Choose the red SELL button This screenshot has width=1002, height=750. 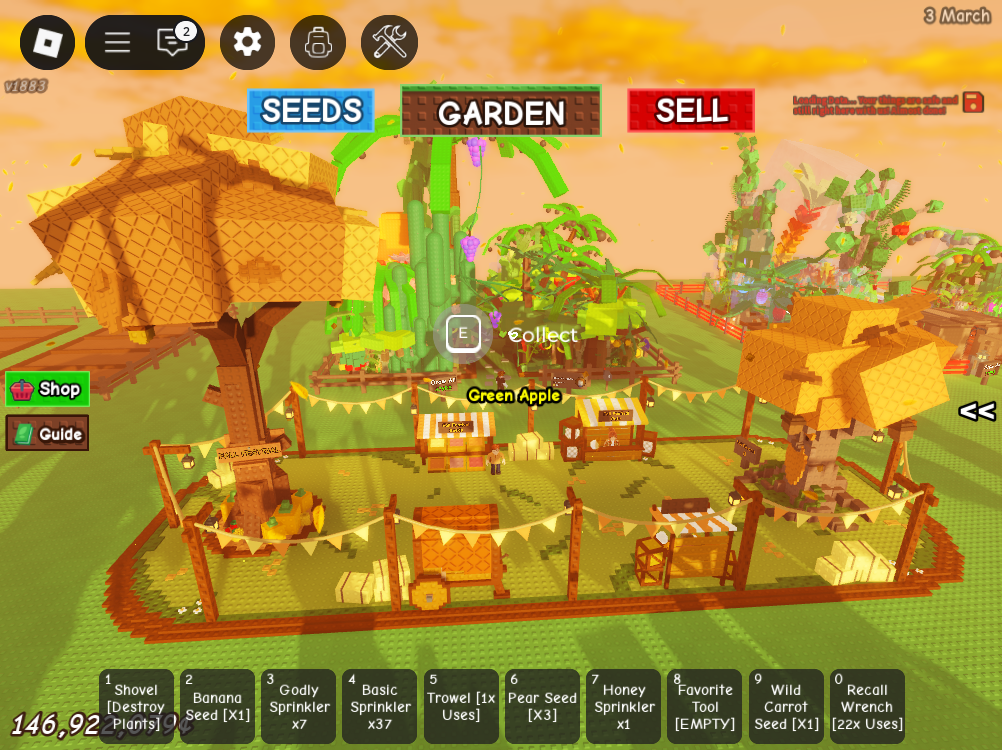tap(691, 111)
